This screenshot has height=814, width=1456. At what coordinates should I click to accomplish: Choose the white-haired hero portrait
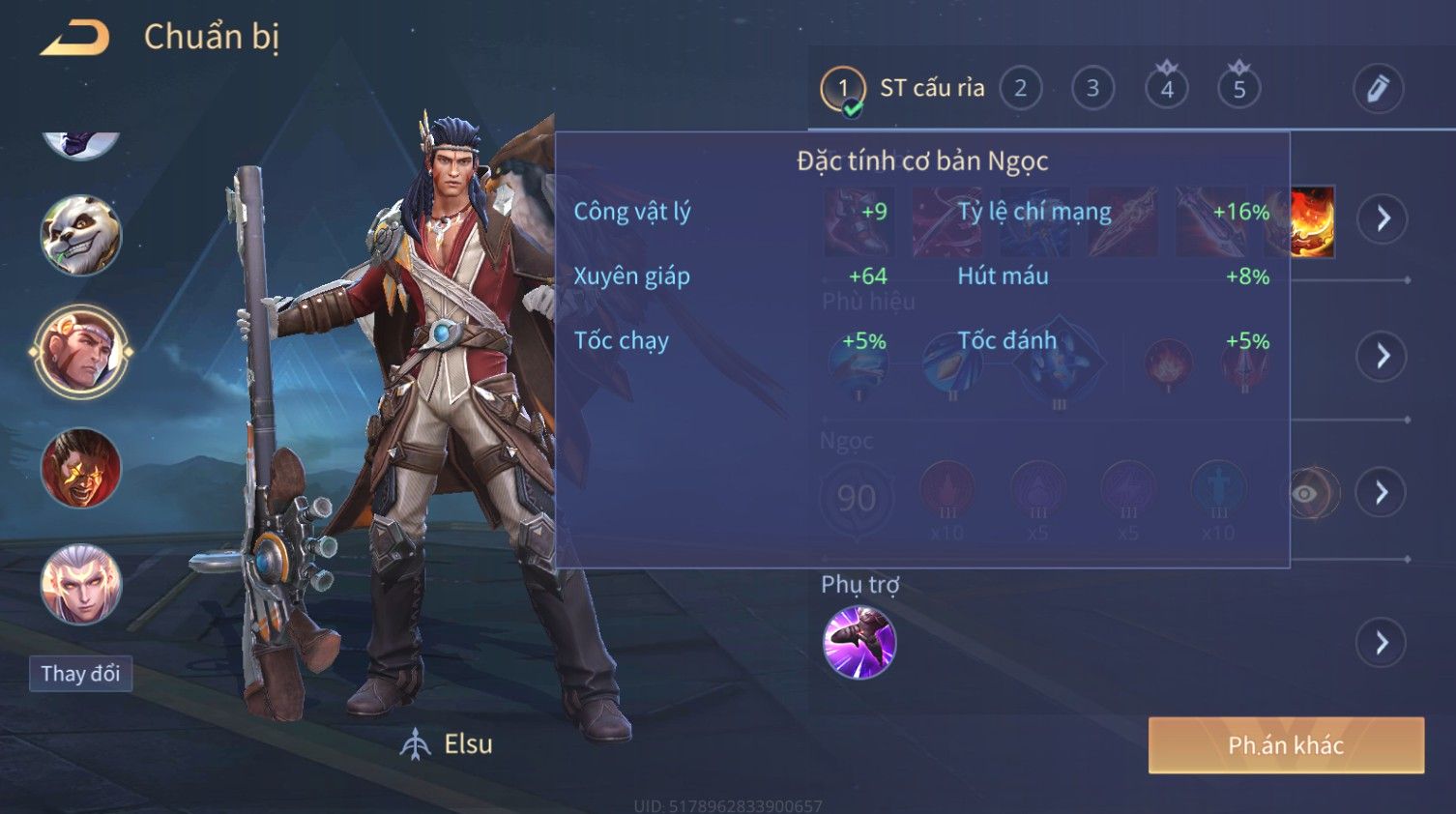click(81, 584)
